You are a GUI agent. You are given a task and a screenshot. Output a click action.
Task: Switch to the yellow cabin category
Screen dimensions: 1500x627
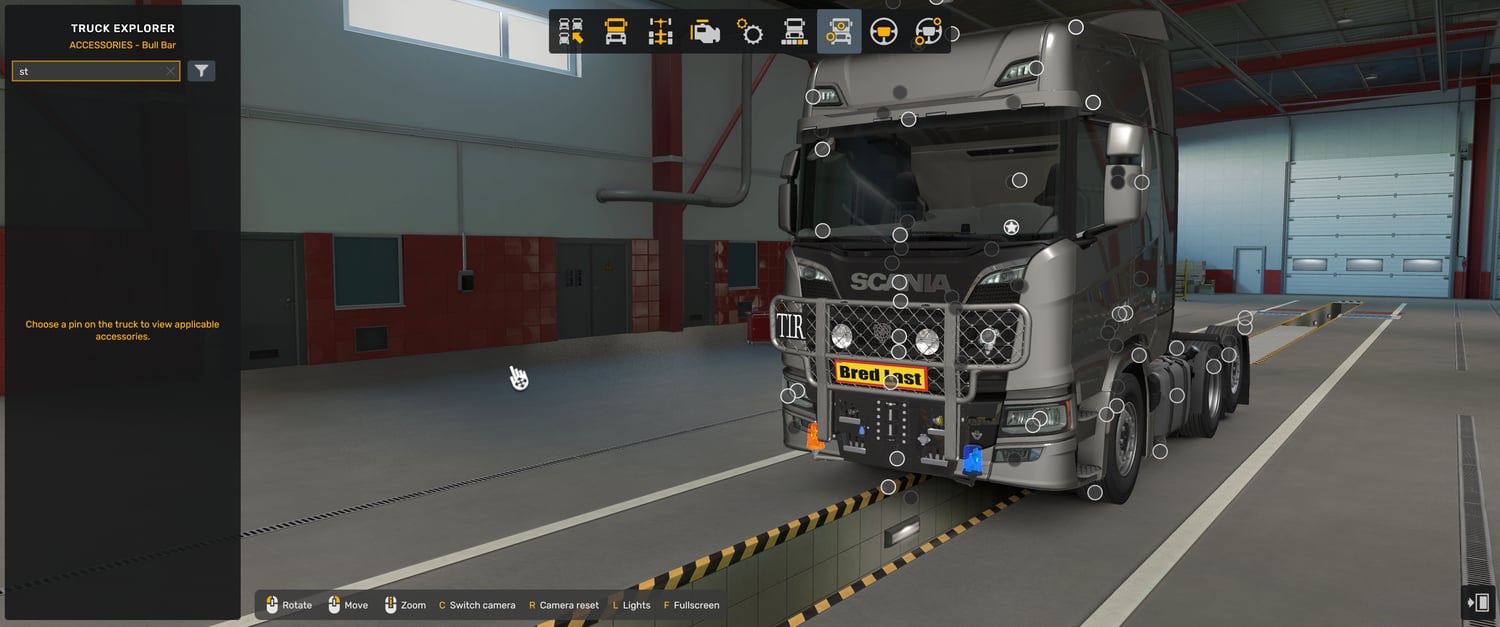pyautogui.click(x=616, y=32)
